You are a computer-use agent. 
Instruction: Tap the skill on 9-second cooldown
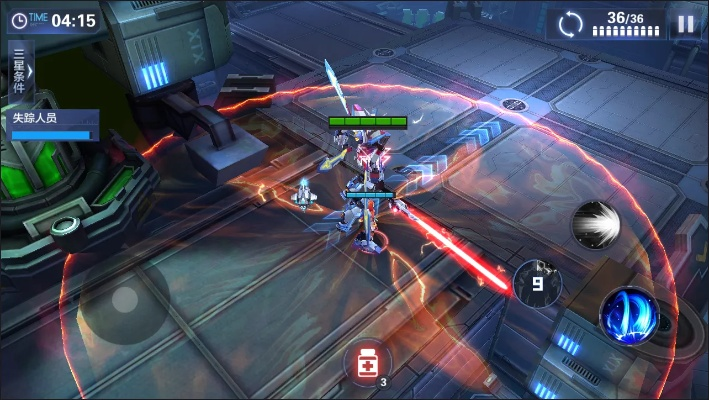tap(537, 283)
